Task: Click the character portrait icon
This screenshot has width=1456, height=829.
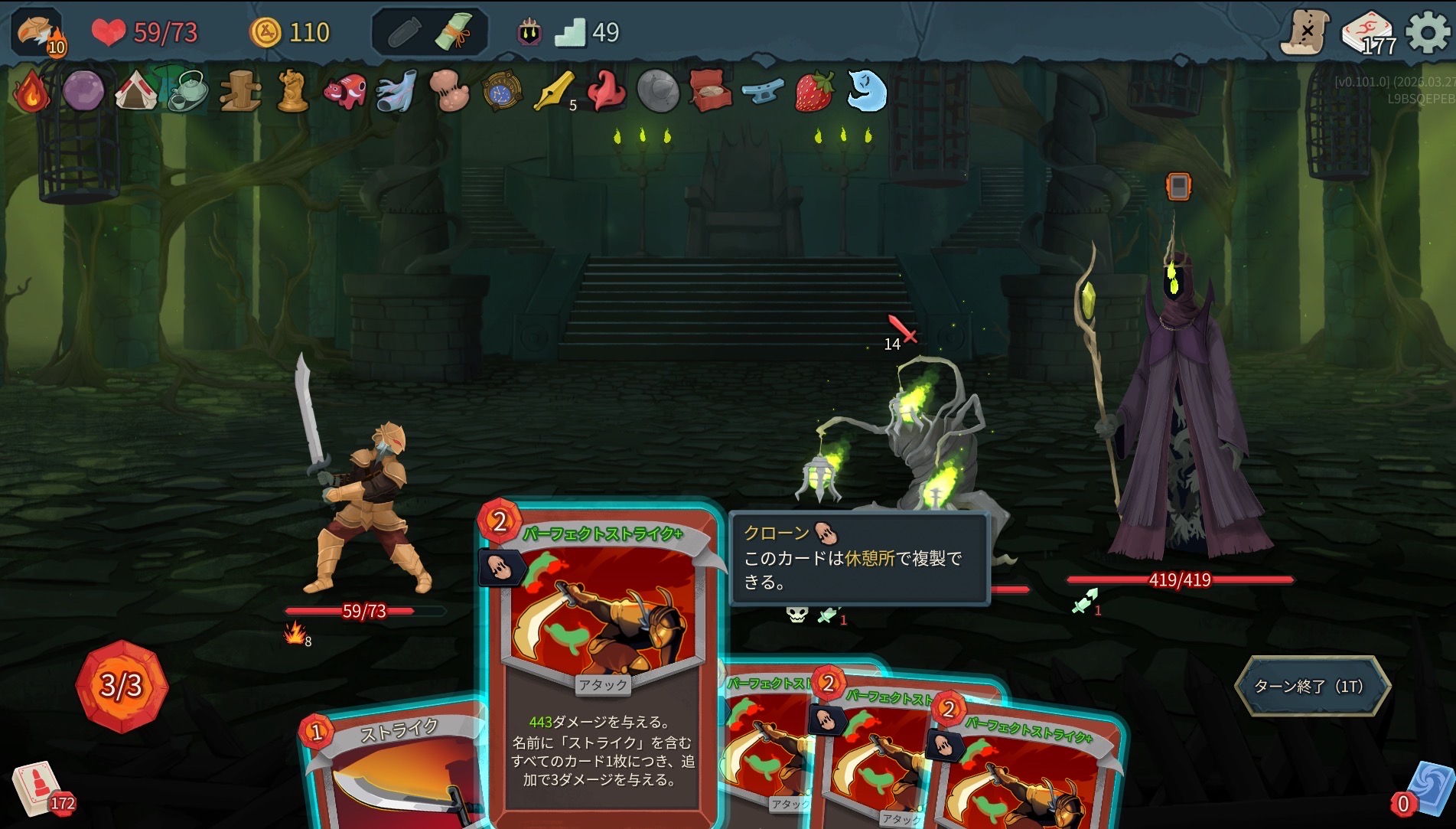Action: click(36, 32)
